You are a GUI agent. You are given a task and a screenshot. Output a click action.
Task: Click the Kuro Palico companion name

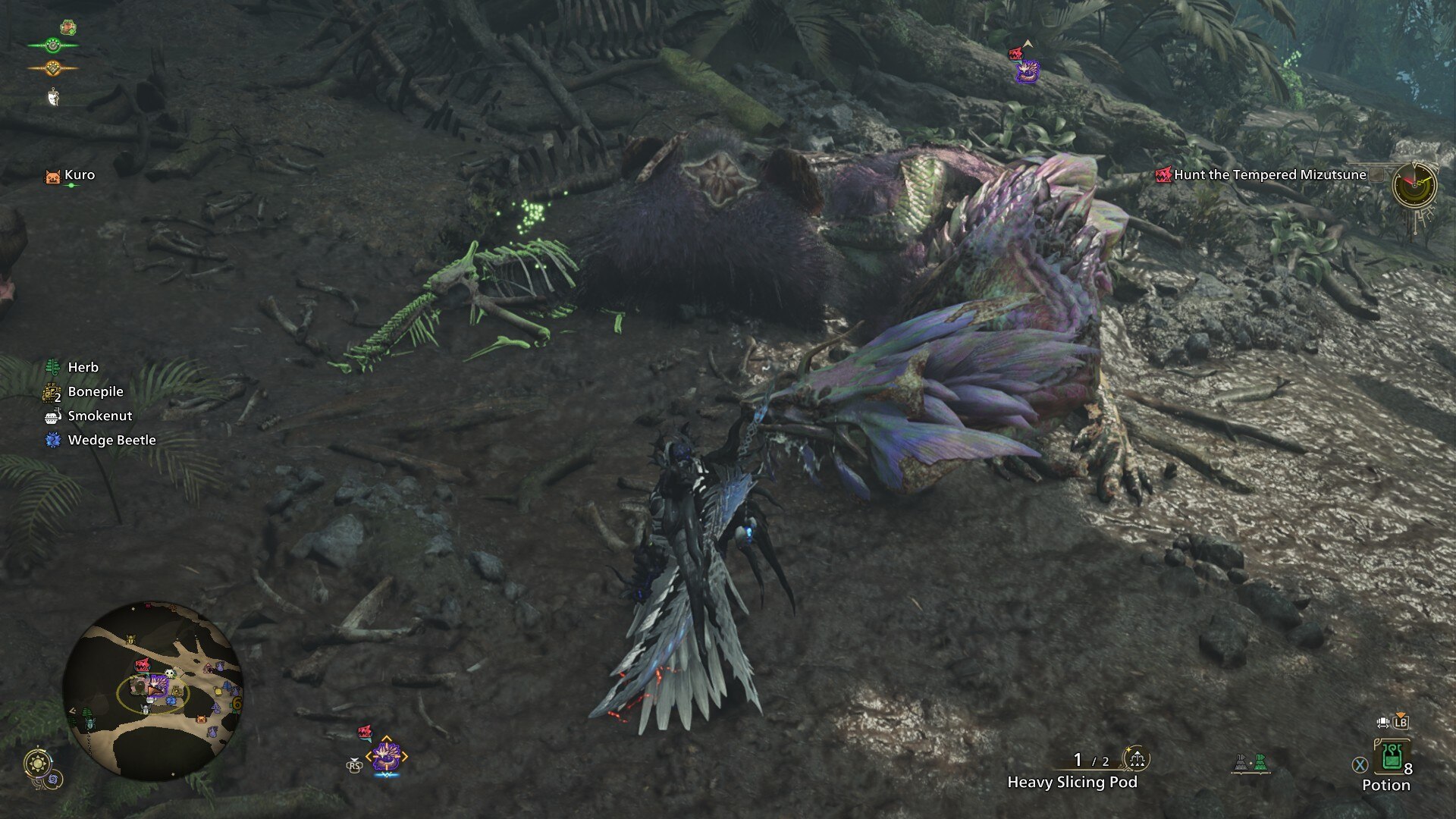pos(79,174)
